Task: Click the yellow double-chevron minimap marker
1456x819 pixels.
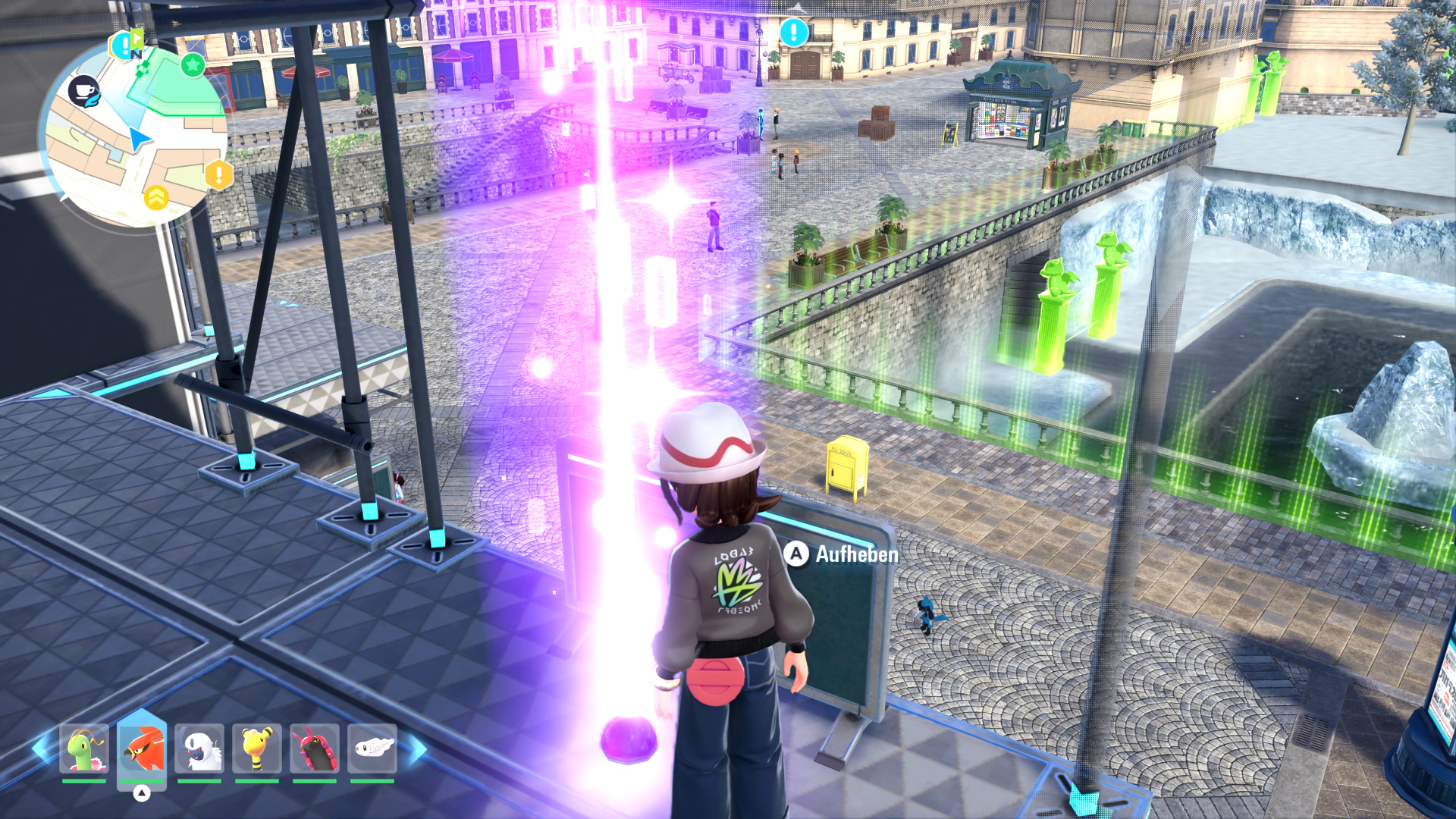Action: point(156,198)
